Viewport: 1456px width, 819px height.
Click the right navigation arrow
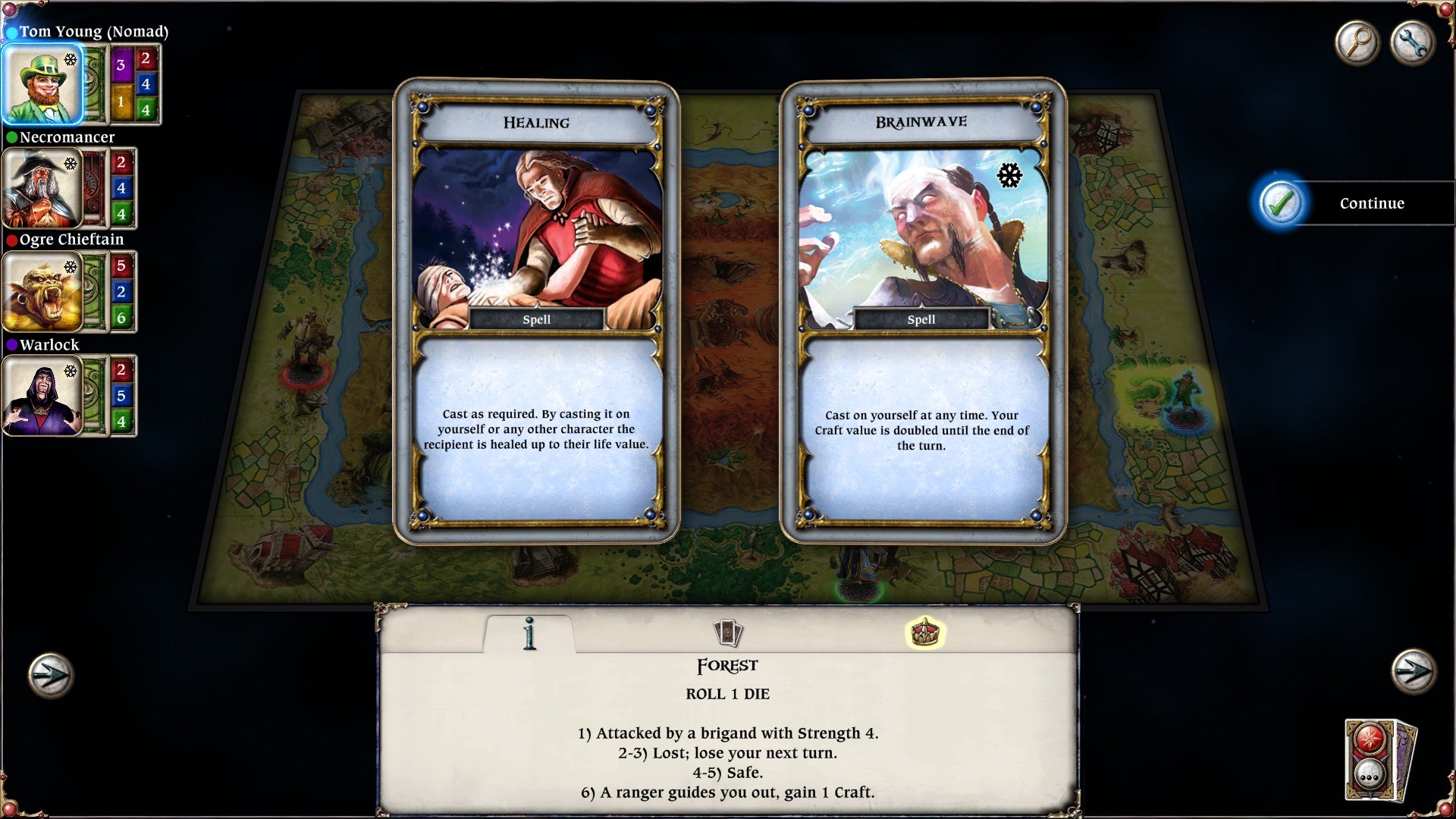[1412, 671]
